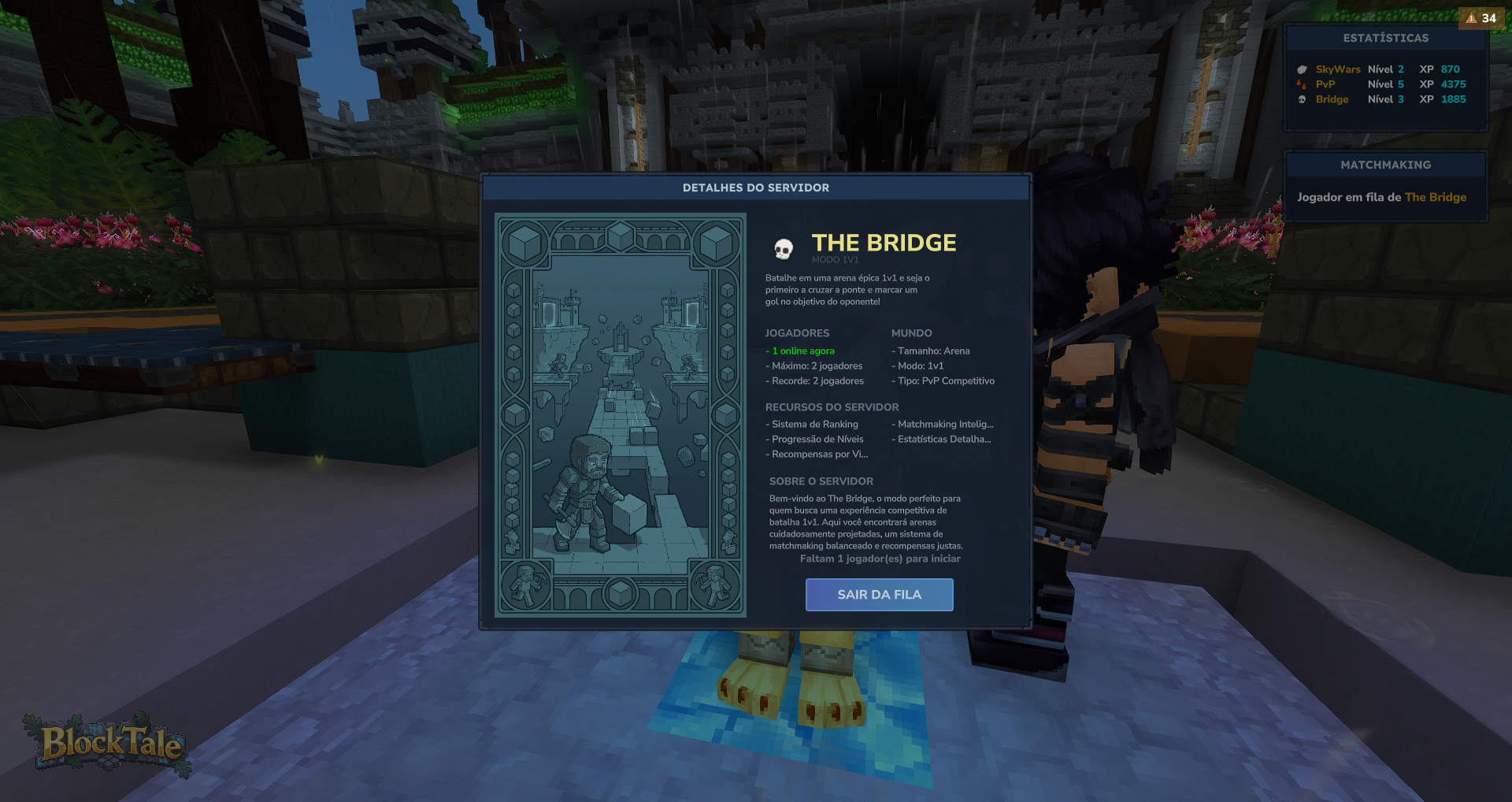Toggle the Progressão de Níveis feature
Image resolution: width=1512 pixels, height=802 pixels.
coord(816,439)
